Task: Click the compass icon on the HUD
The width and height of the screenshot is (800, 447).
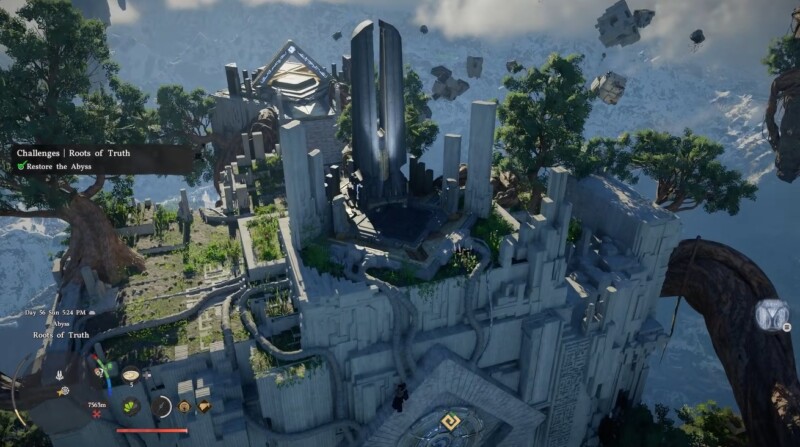Action: coord(163,407)
